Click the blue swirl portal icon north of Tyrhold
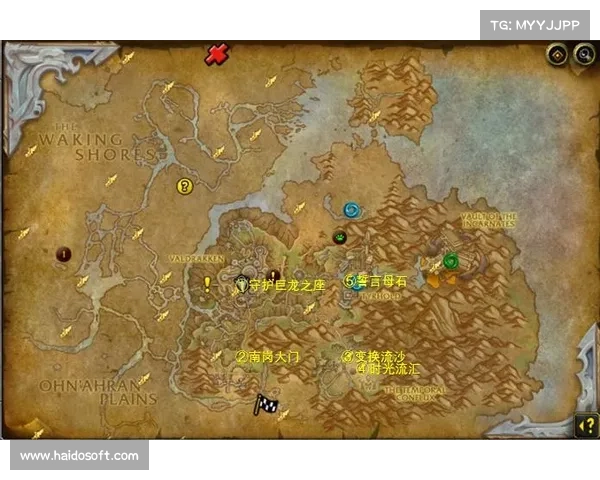600x480 pixels. (351, 210)
